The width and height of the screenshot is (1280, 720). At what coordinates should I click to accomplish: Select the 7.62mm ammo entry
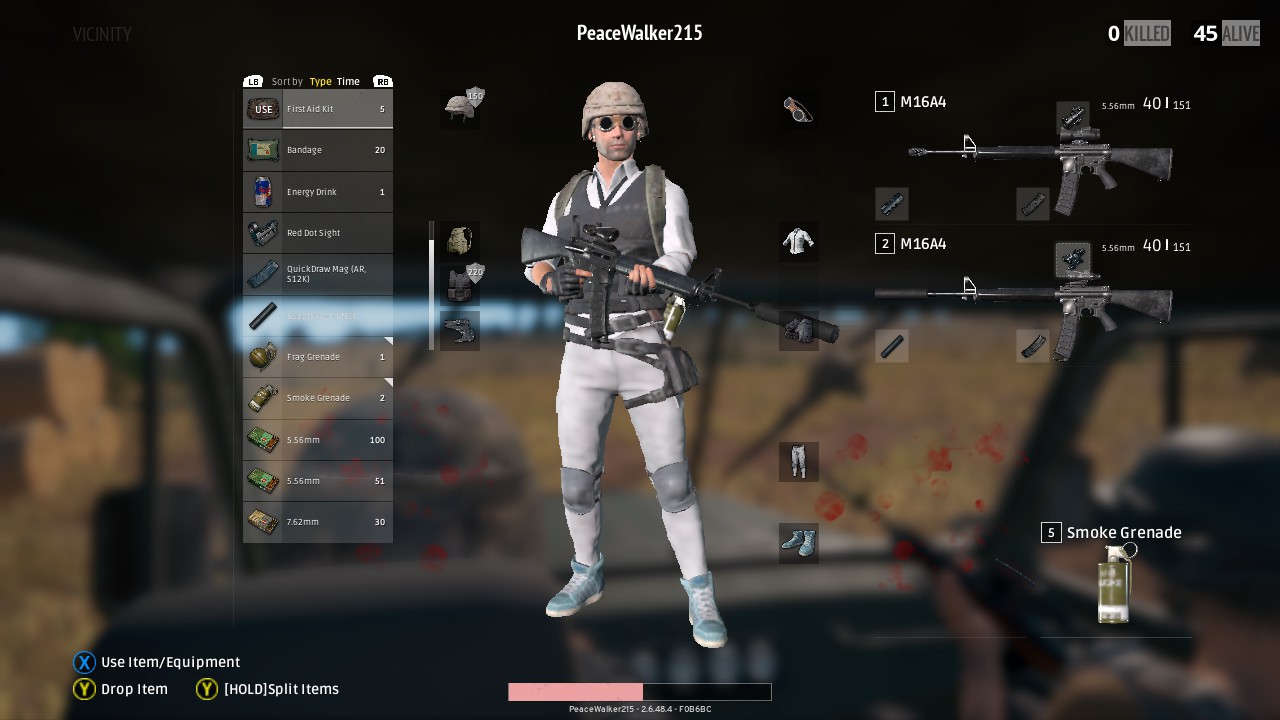(317, 521)
